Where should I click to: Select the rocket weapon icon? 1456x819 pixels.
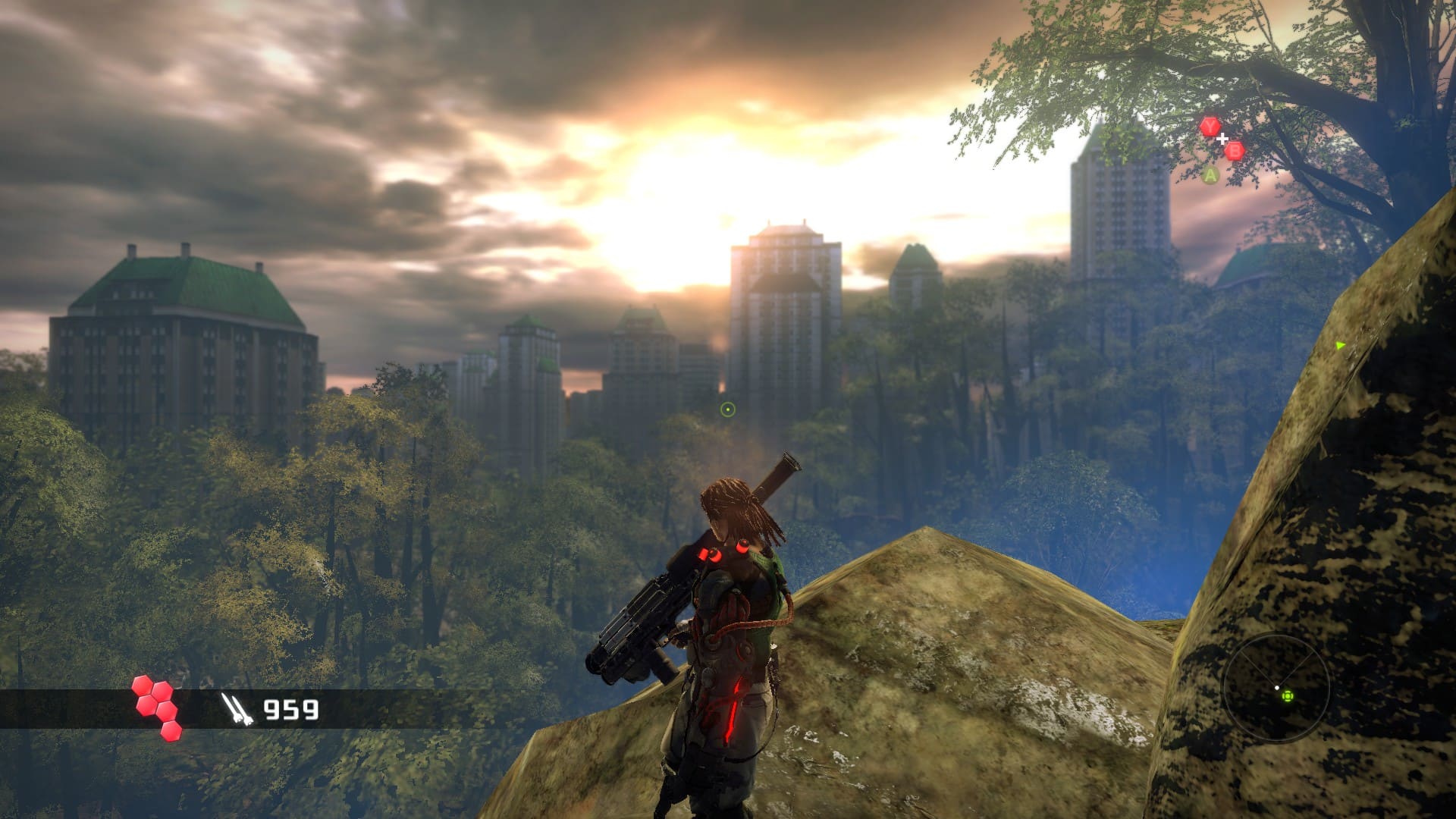[x=233, y=708]
